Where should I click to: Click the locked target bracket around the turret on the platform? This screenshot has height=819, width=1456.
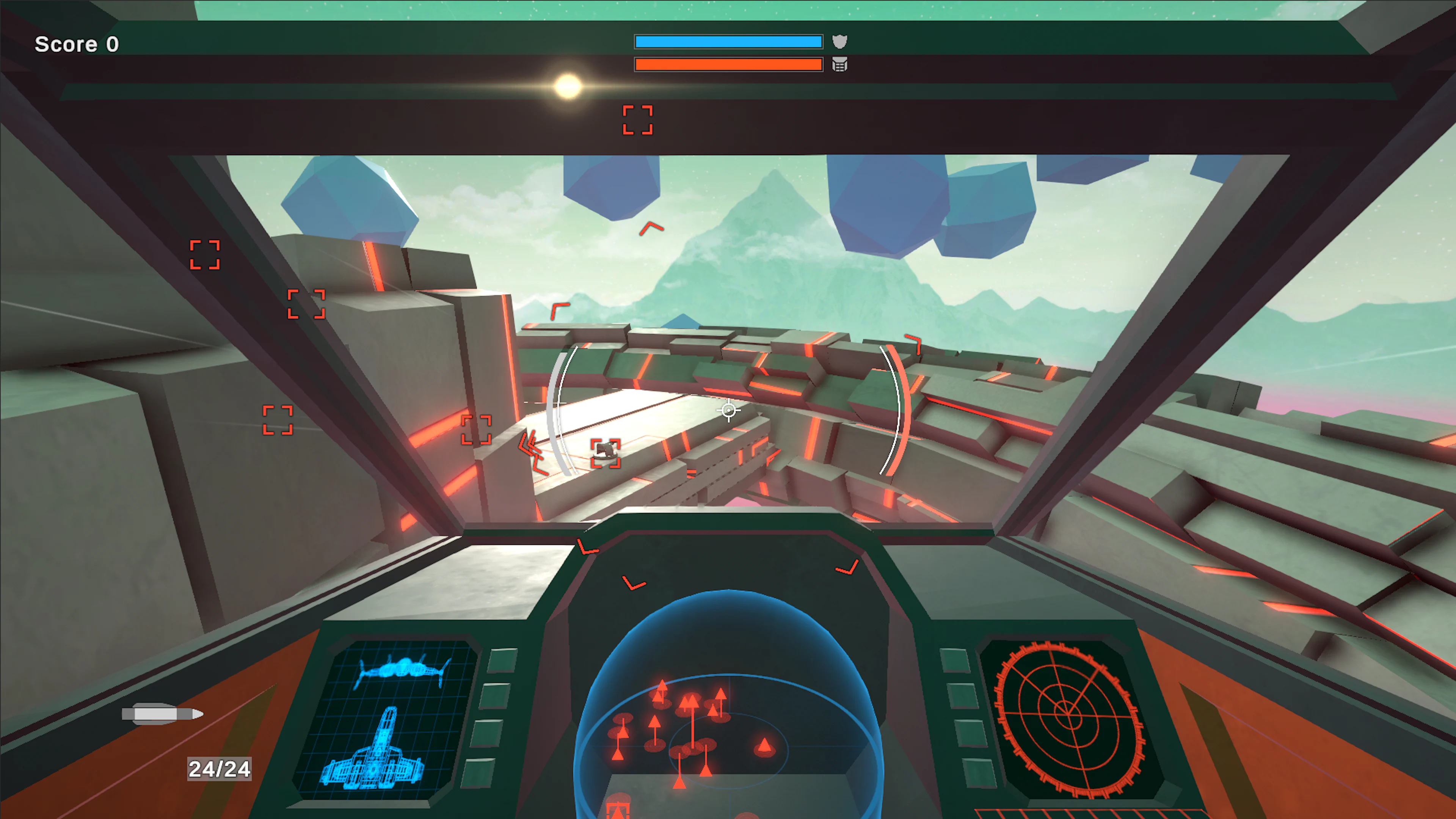coord(606,453)
